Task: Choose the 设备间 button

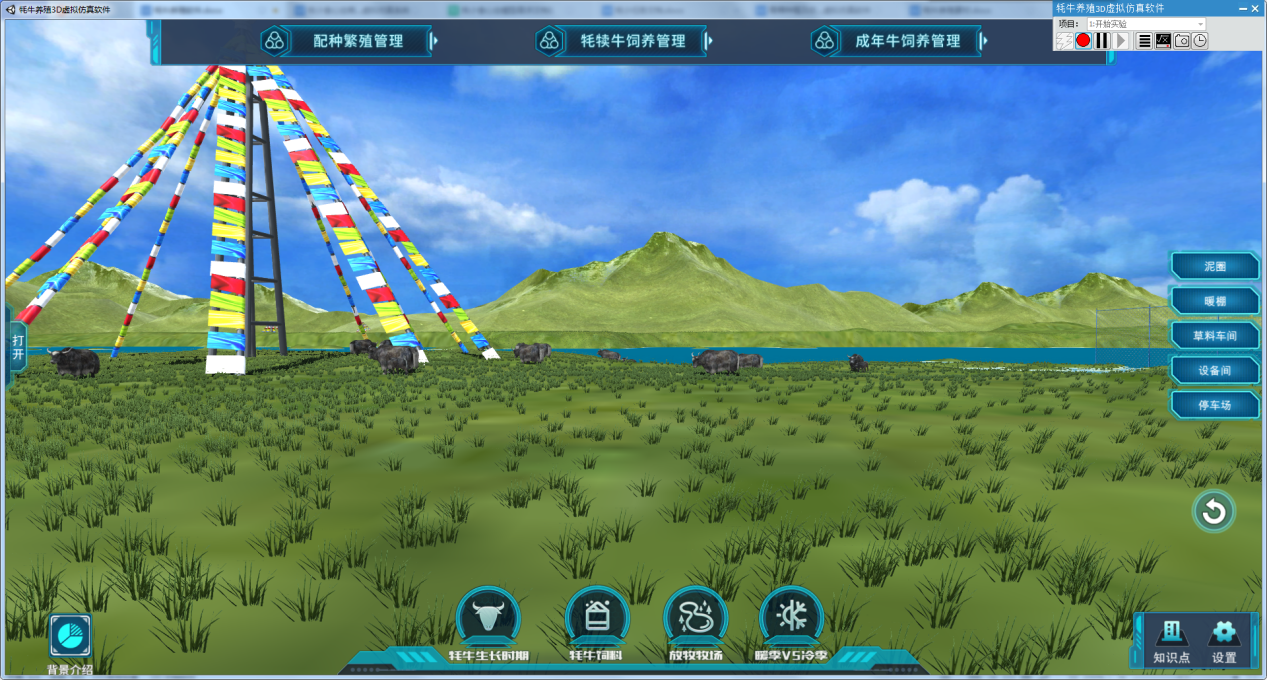Action: (x=1215, y=370)
